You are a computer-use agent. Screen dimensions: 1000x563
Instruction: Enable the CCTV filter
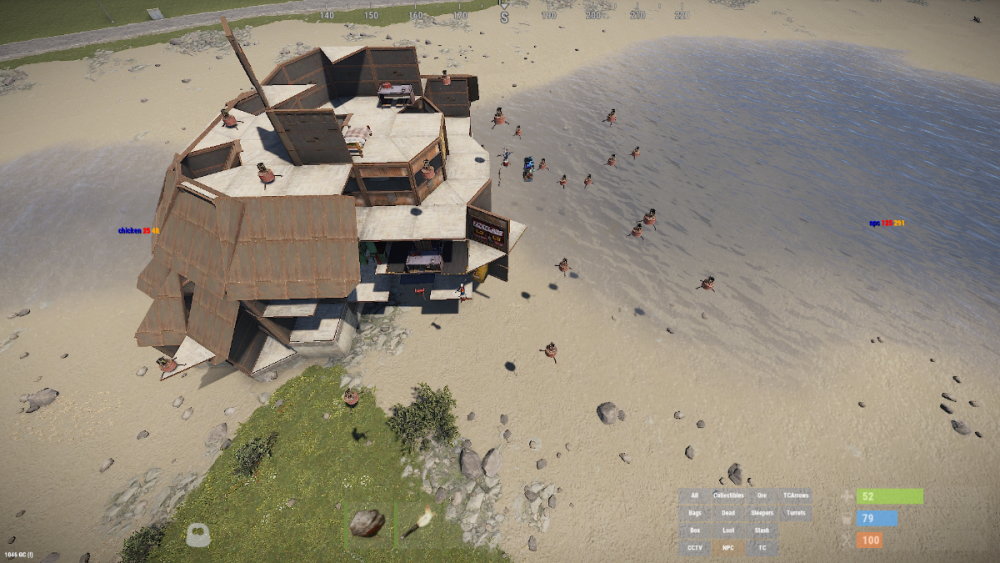(694, 548)
